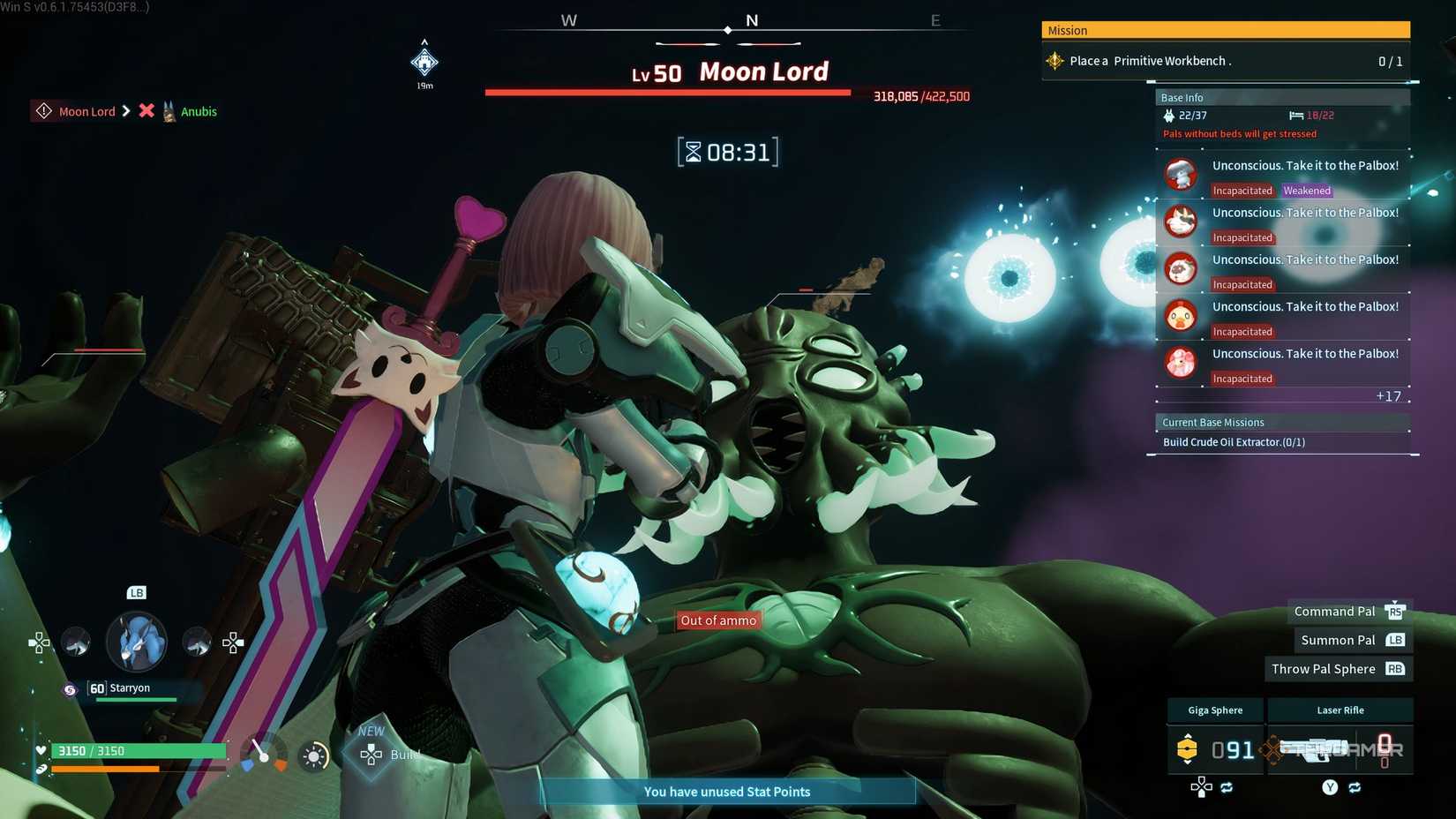Select the sun time-of-day icon
1456x819 pixels.
[315, 755]
